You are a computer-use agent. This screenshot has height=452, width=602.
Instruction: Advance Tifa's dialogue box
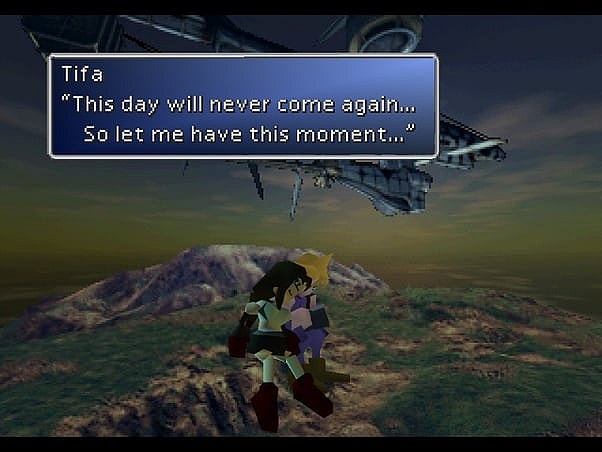click(243, 106)
